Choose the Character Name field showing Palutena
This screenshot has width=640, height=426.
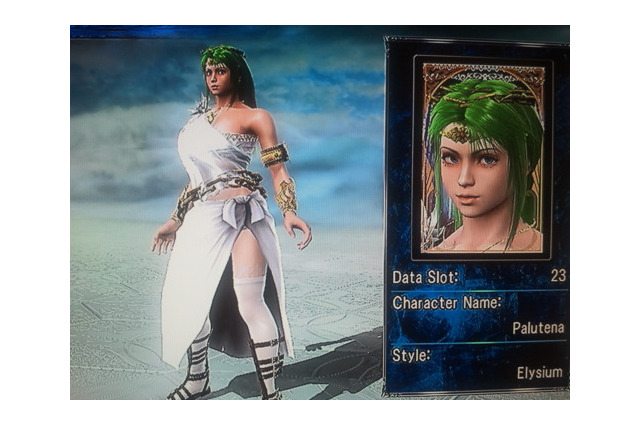click(x=478, y=314)
